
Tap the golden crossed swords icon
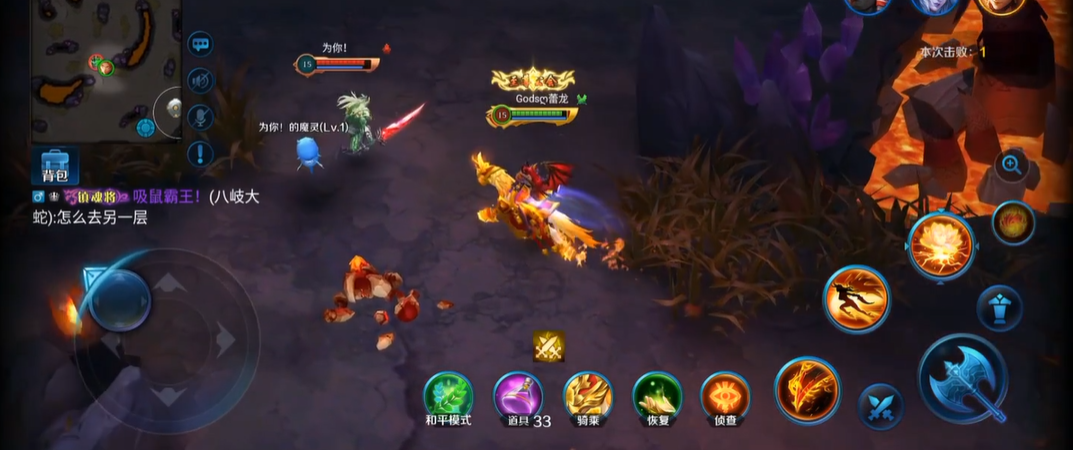click(548, 346)
